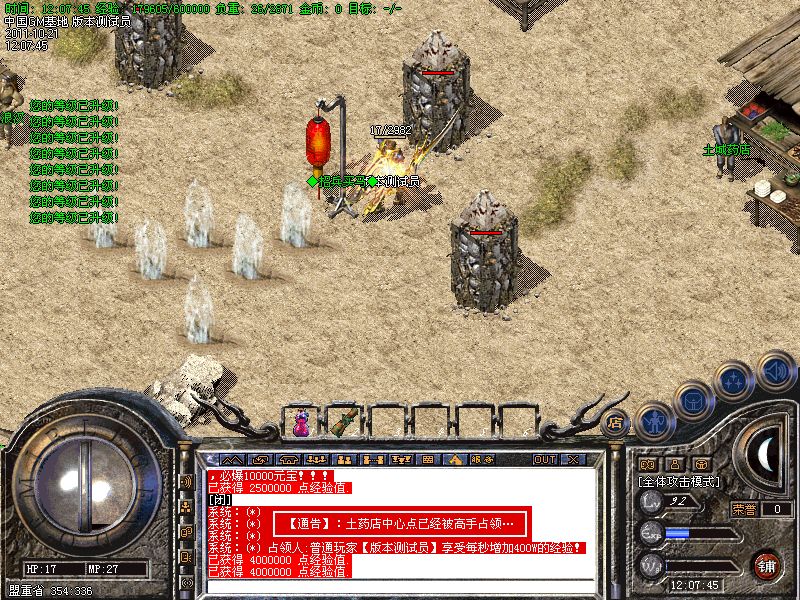The image size is (800, 600).
Task: Toggle sound with the speaker button
Action: point(775,371)
